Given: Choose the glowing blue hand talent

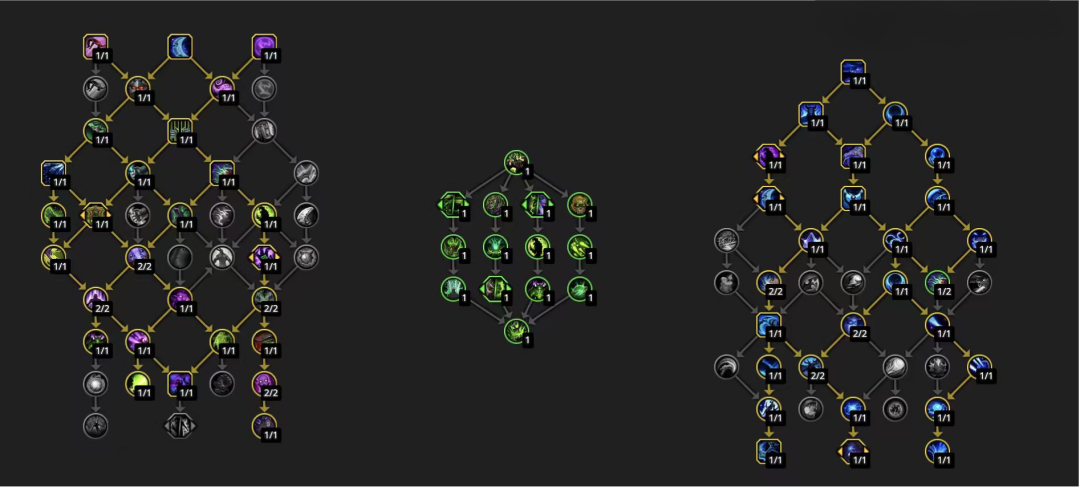Looking at the screenshot, I should coord(769,410).
